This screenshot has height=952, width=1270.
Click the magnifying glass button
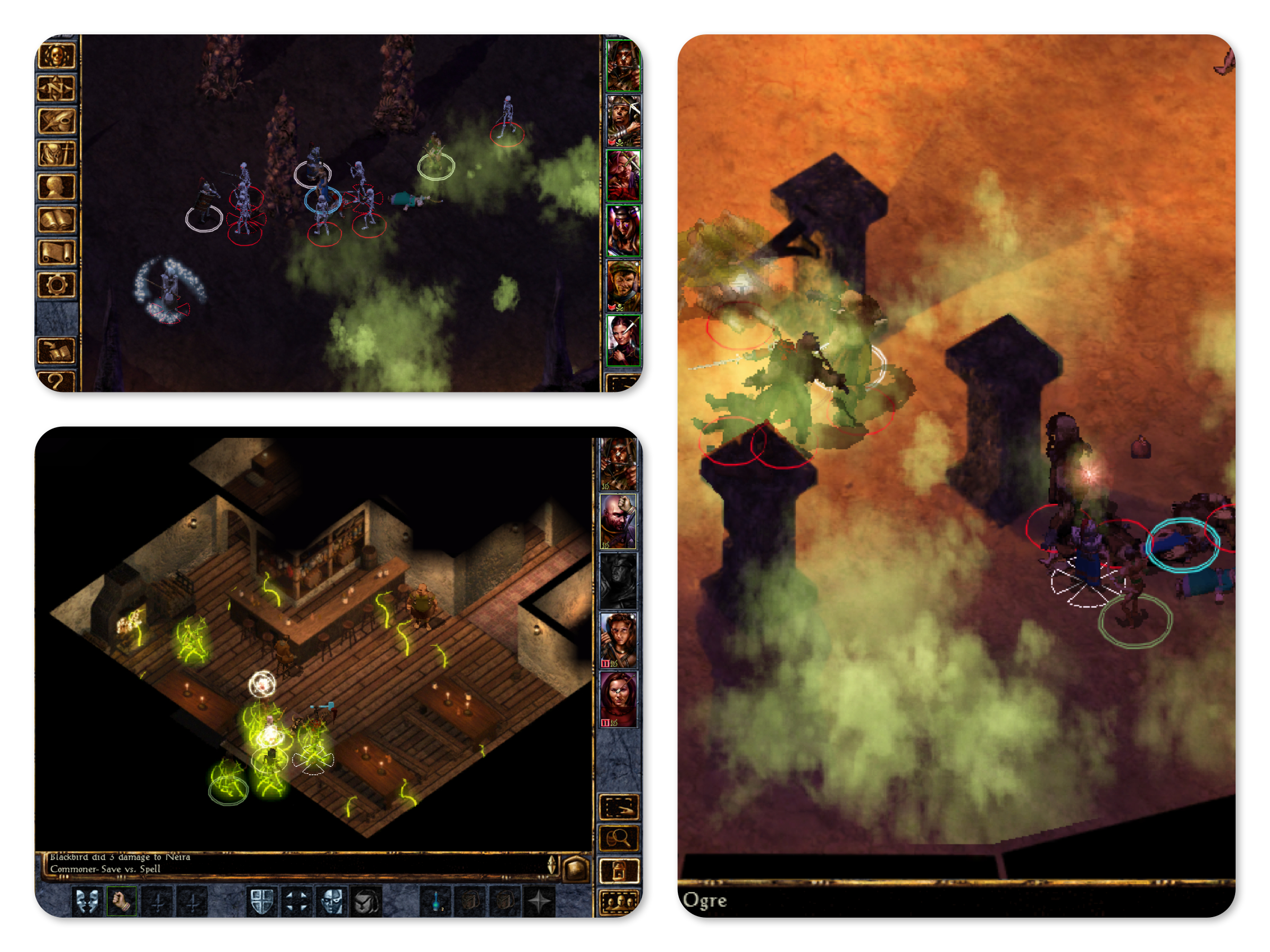(x=619, y=839)
